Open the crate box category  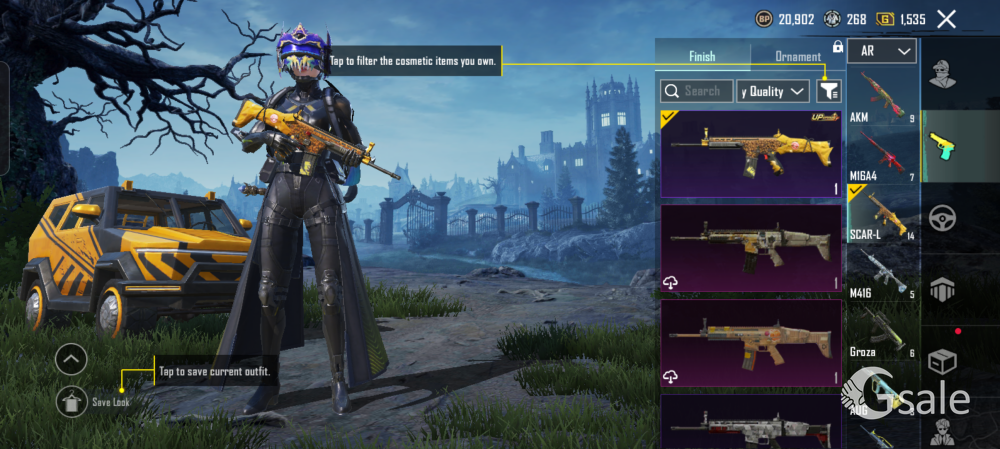tap(942, 361)
